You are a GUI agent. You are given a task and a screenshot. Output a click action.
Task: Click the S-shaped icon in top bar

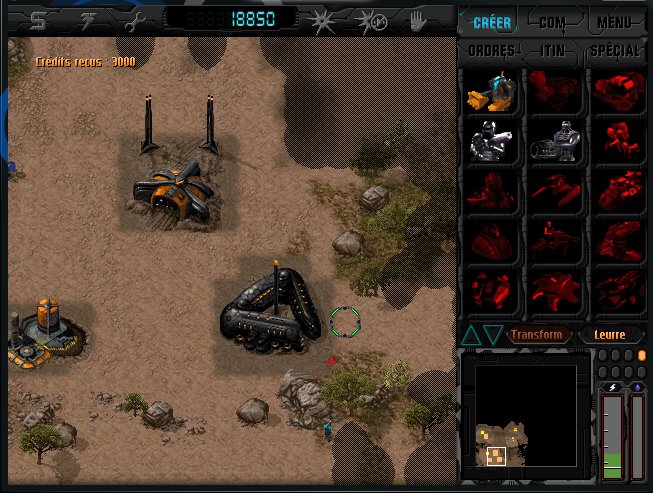tap(38, 19)
